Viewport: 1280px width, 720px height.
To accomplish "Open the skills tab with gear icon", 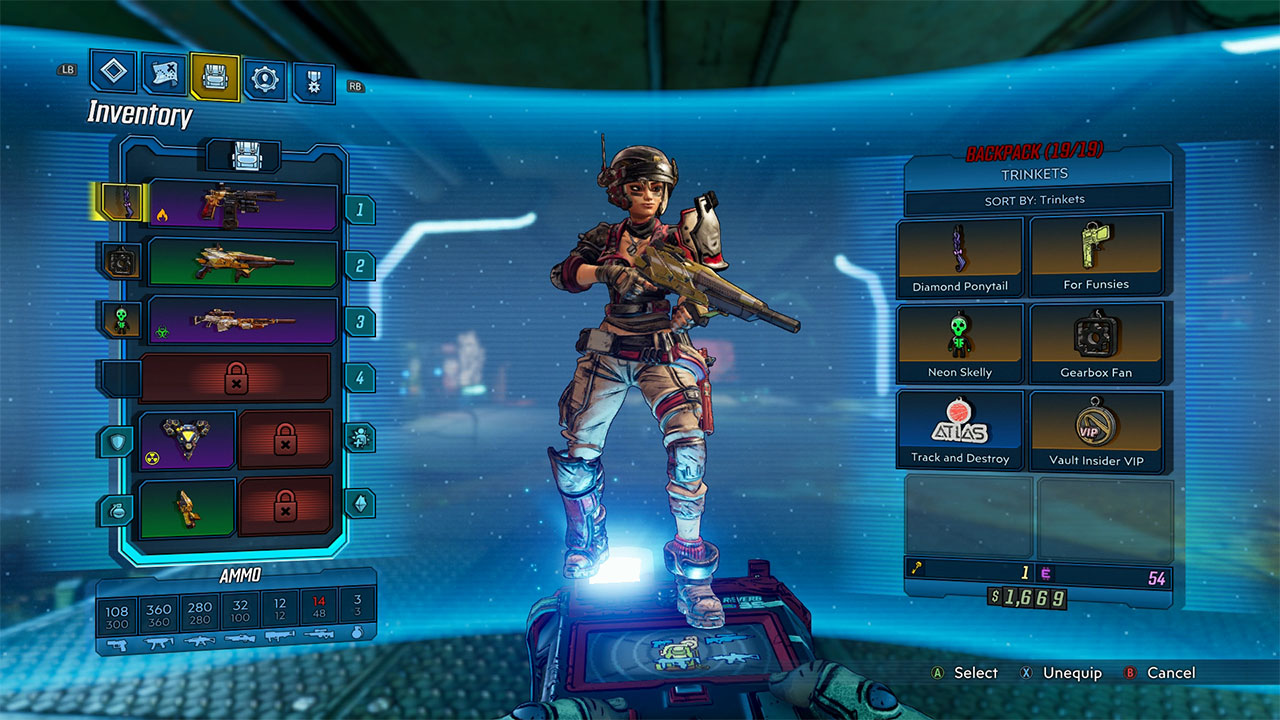I will pos(265,80).
